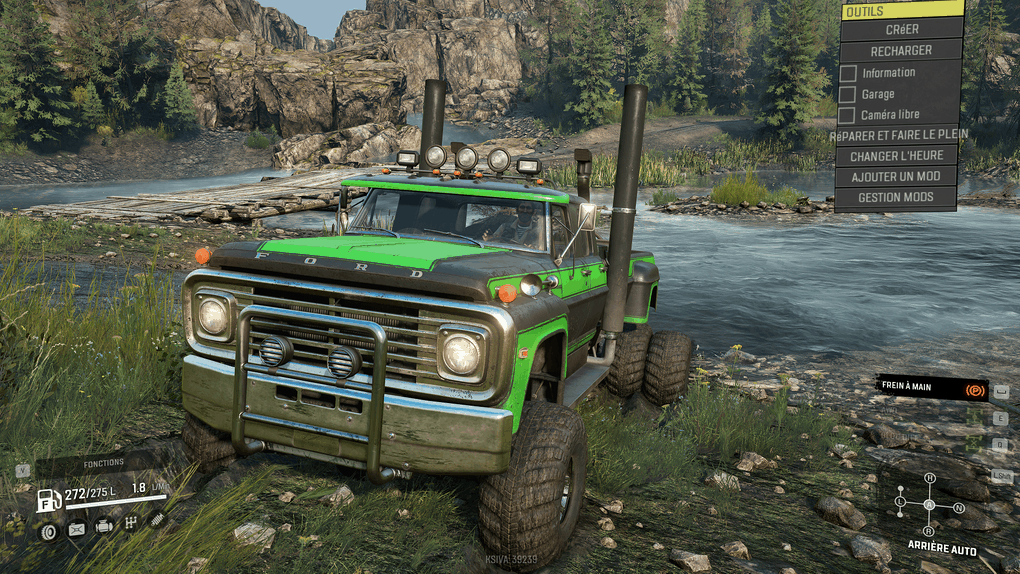The image size is (1020, 574).
Task: Click the fuel pump icon
Action: pos(49,500)
